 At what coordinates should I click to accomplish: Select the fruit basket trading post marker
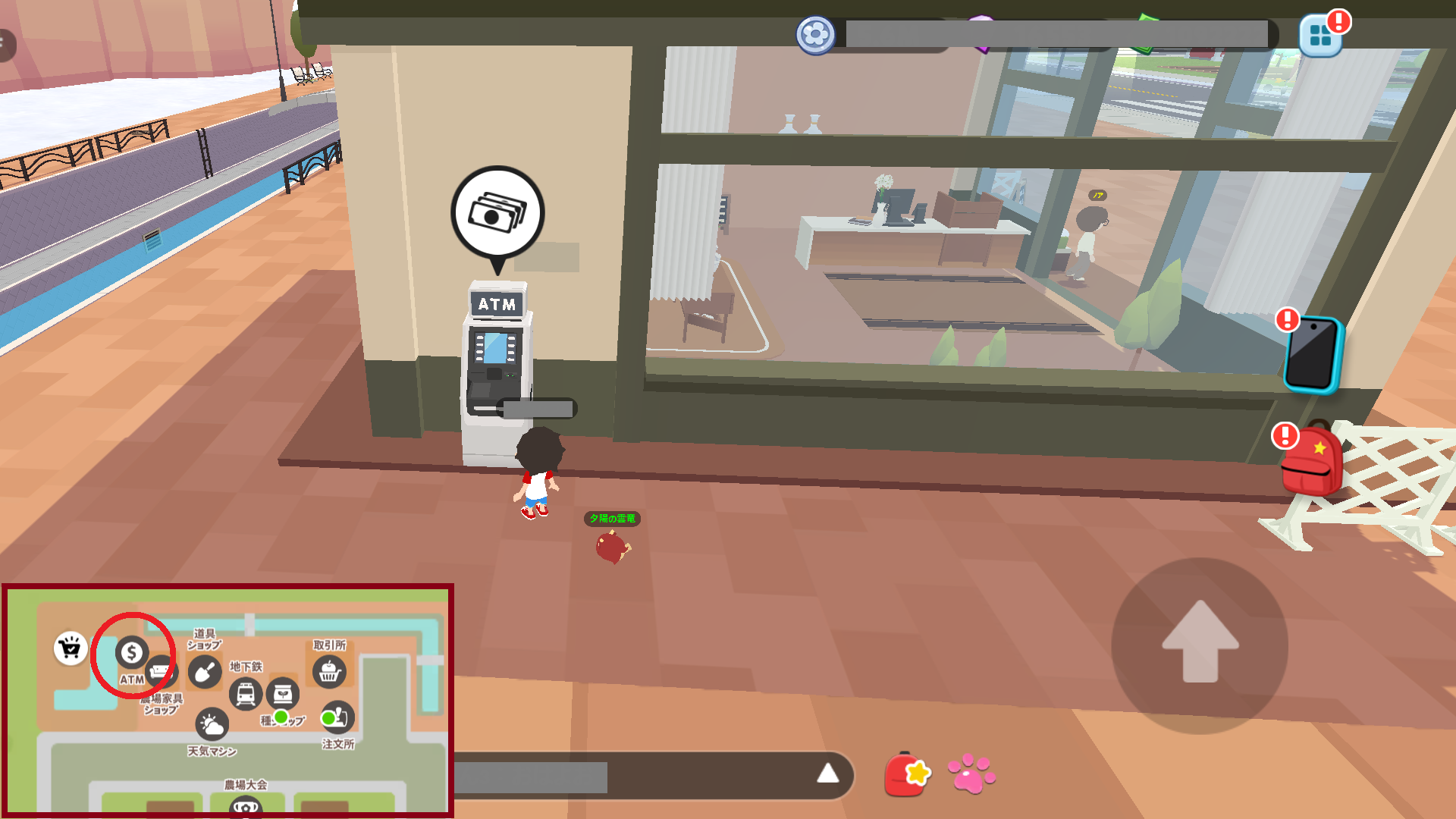click(x=329, y=671)
